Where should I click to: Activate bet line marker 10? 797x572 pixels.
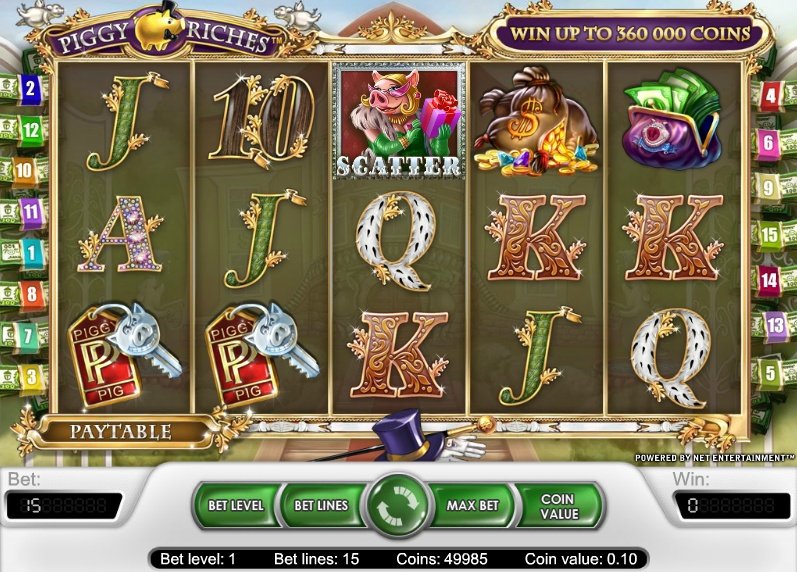[24, 171]
